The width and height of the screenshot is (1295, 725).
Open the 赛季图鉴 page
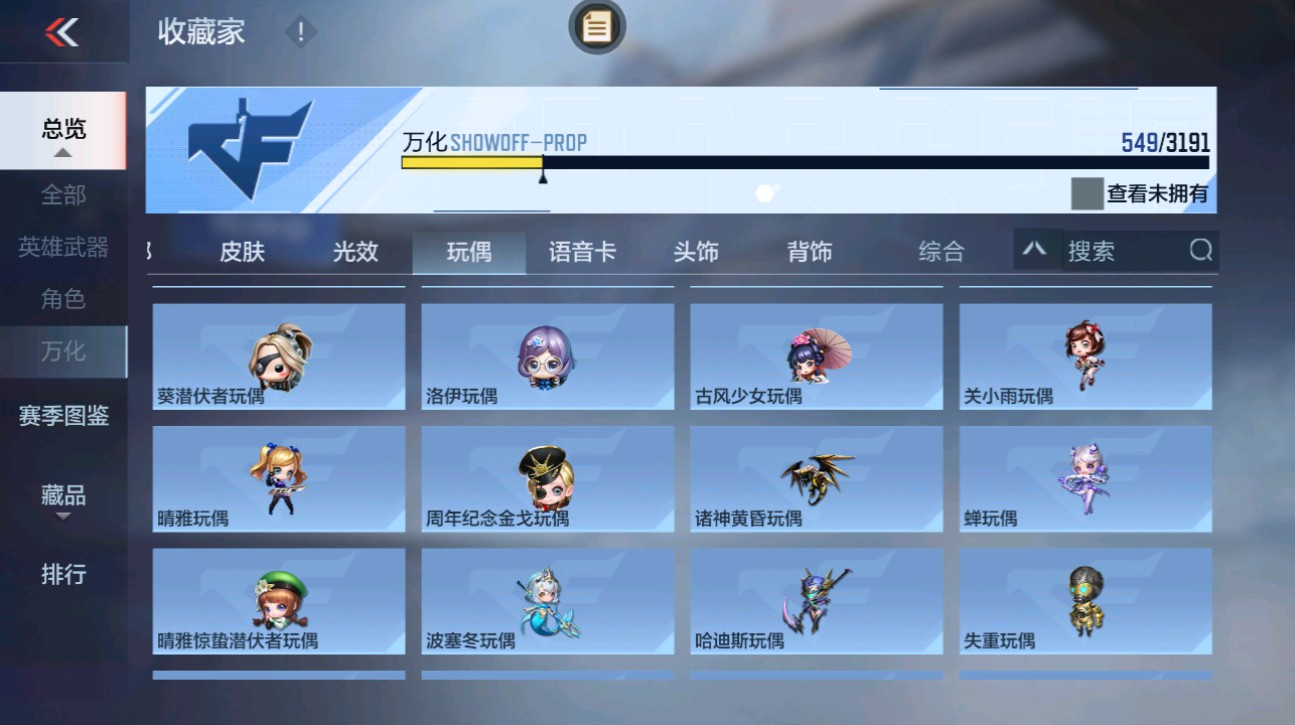pyautogui.click(x=64, y=415)
